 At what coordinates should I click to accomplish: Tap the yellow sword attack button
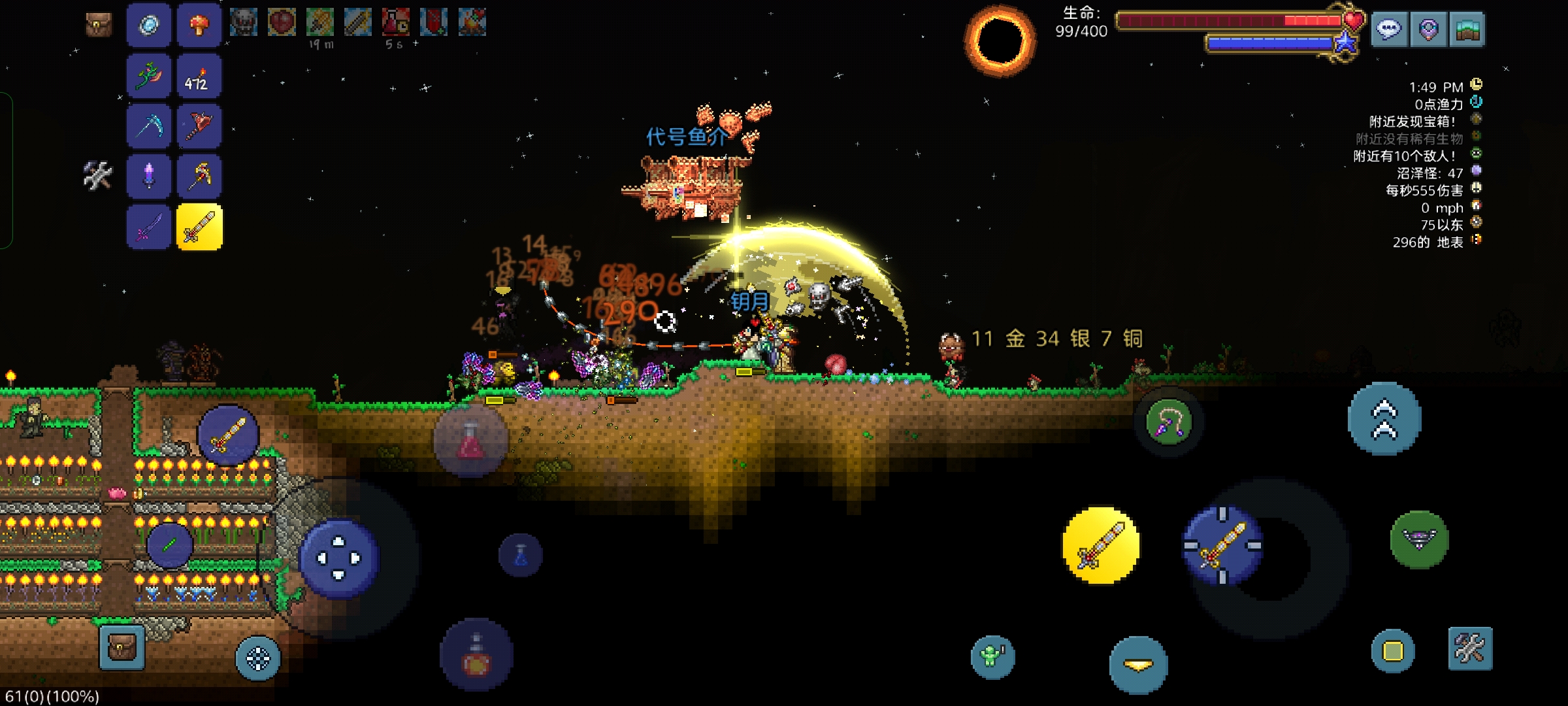click(x=1101, y=546)
